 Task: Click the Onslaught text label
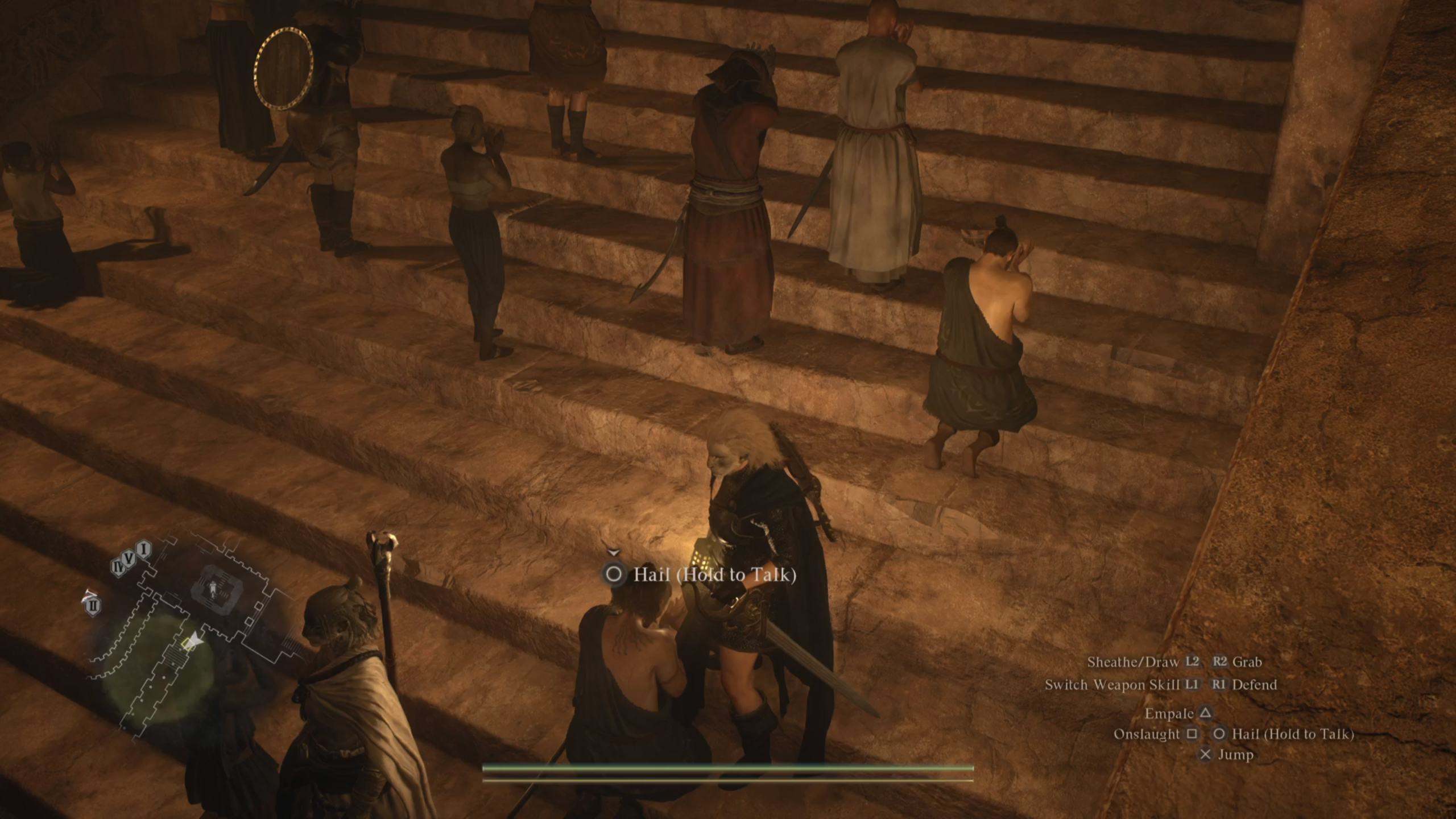[x=1147, y=734]
